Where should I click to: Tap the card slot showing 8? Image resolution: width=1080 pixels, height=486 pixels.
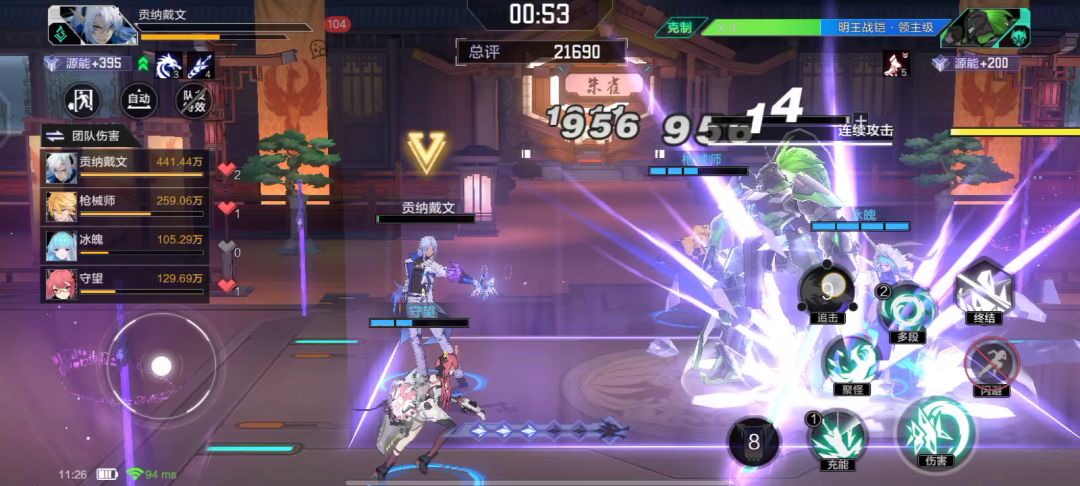pyautogui.click(x=754, y=442)
